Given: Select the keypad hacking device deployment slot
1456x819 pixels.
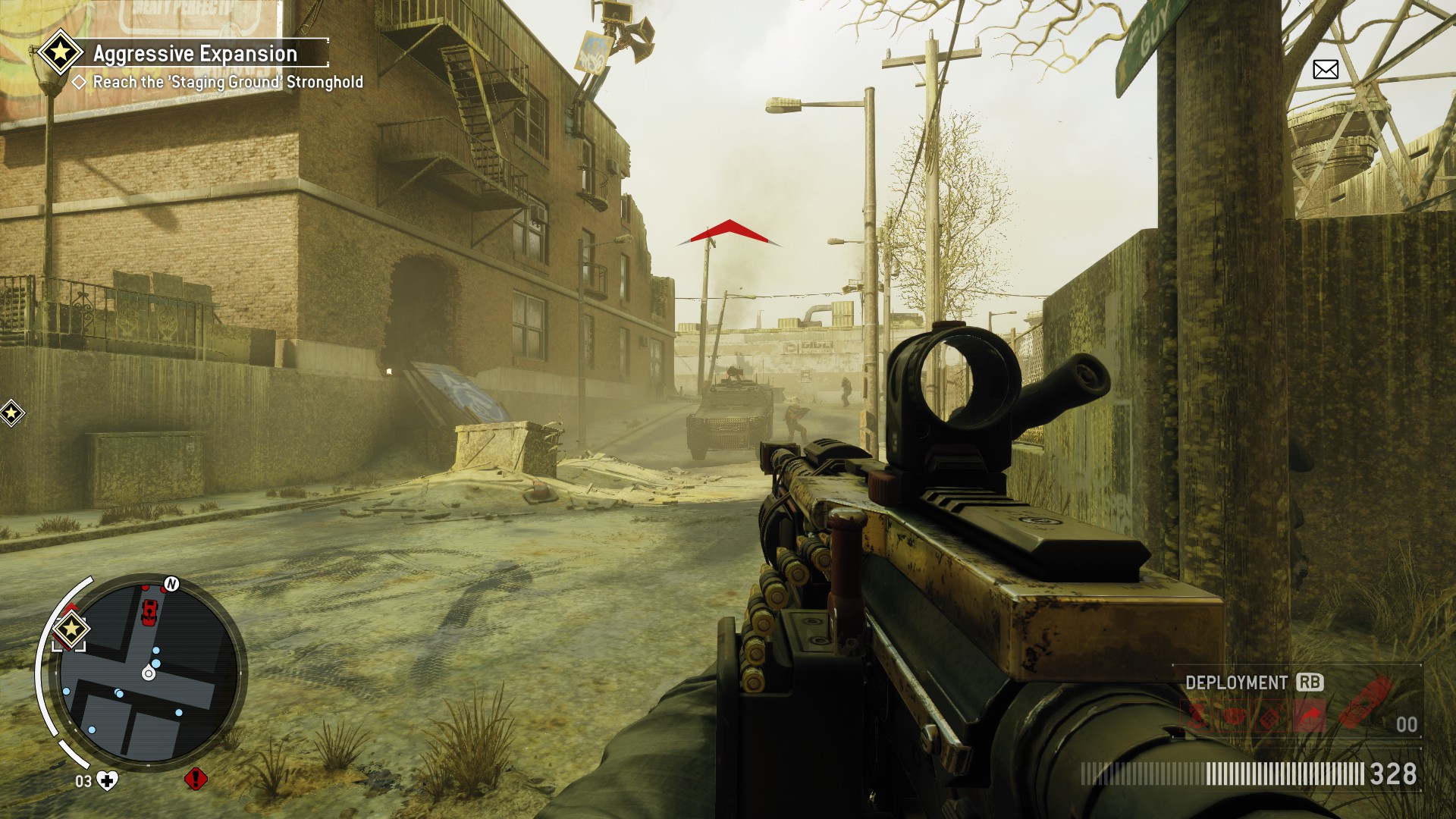Looking at the screenshot, I should (1272, 717).
